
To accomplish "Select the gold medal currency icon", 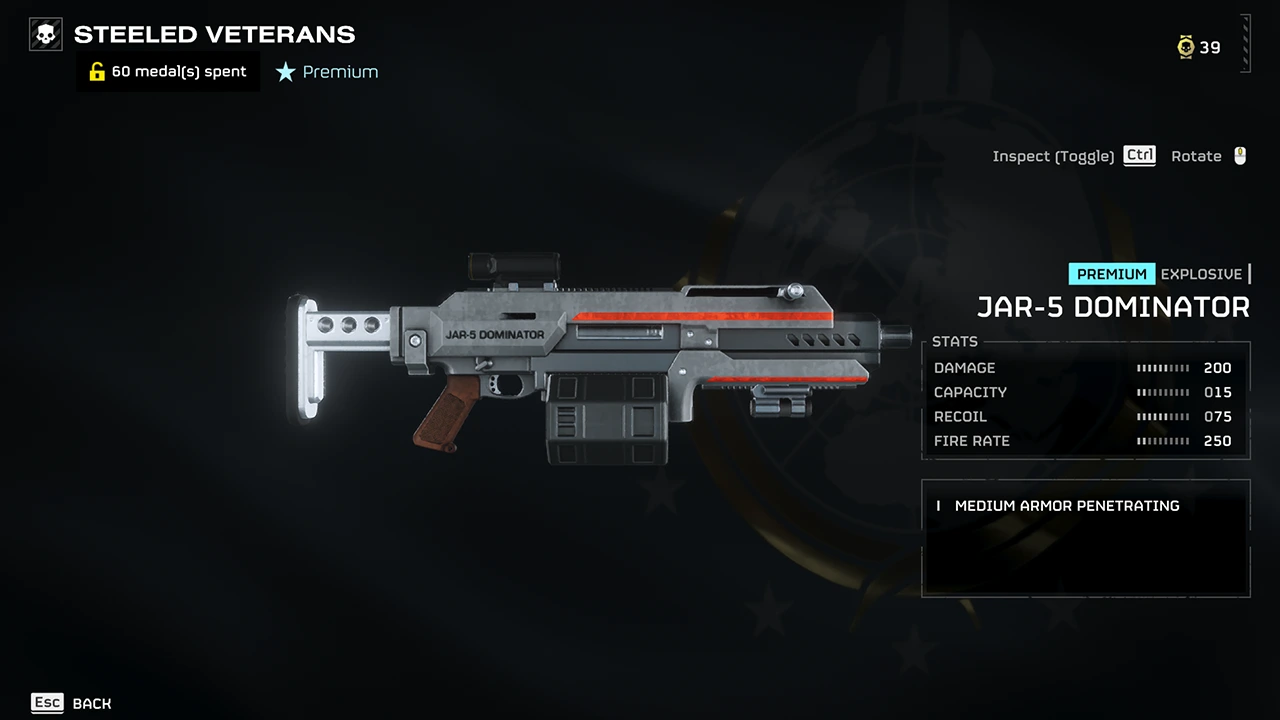I will coord(1185,47).
